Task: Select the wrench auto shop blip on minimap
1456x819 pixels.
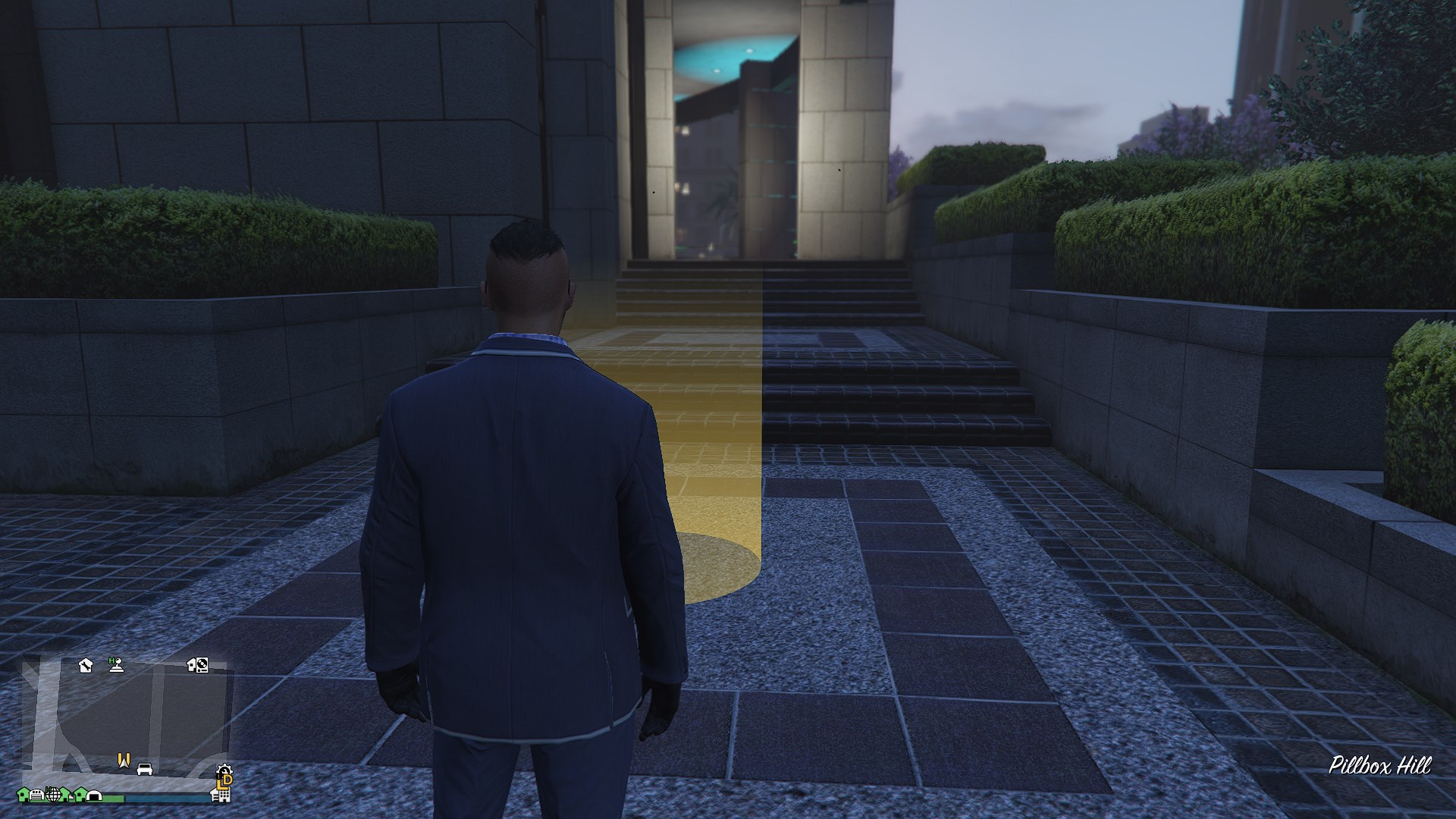Action: click(x=86, y=665)
